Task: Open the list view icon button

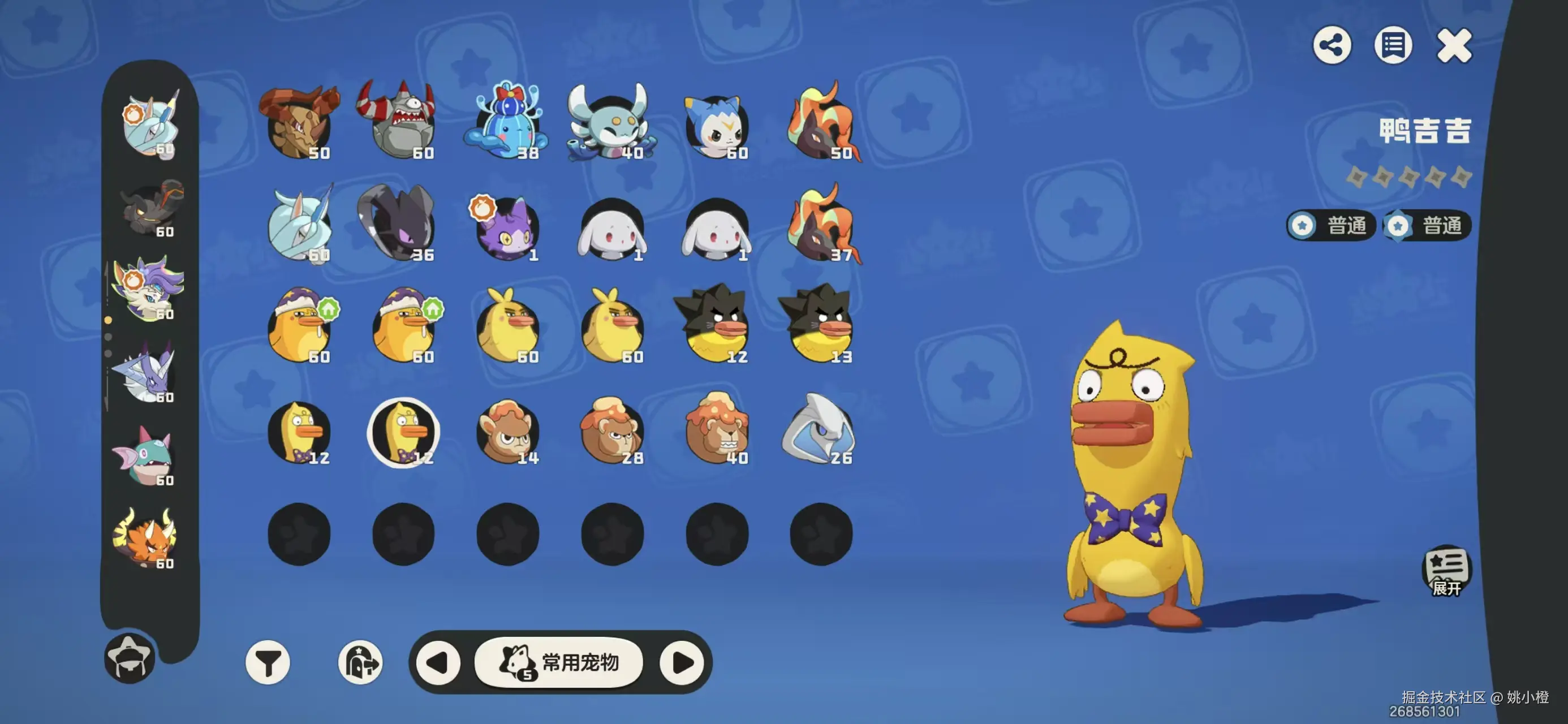Action: [x=1393, y=45]
